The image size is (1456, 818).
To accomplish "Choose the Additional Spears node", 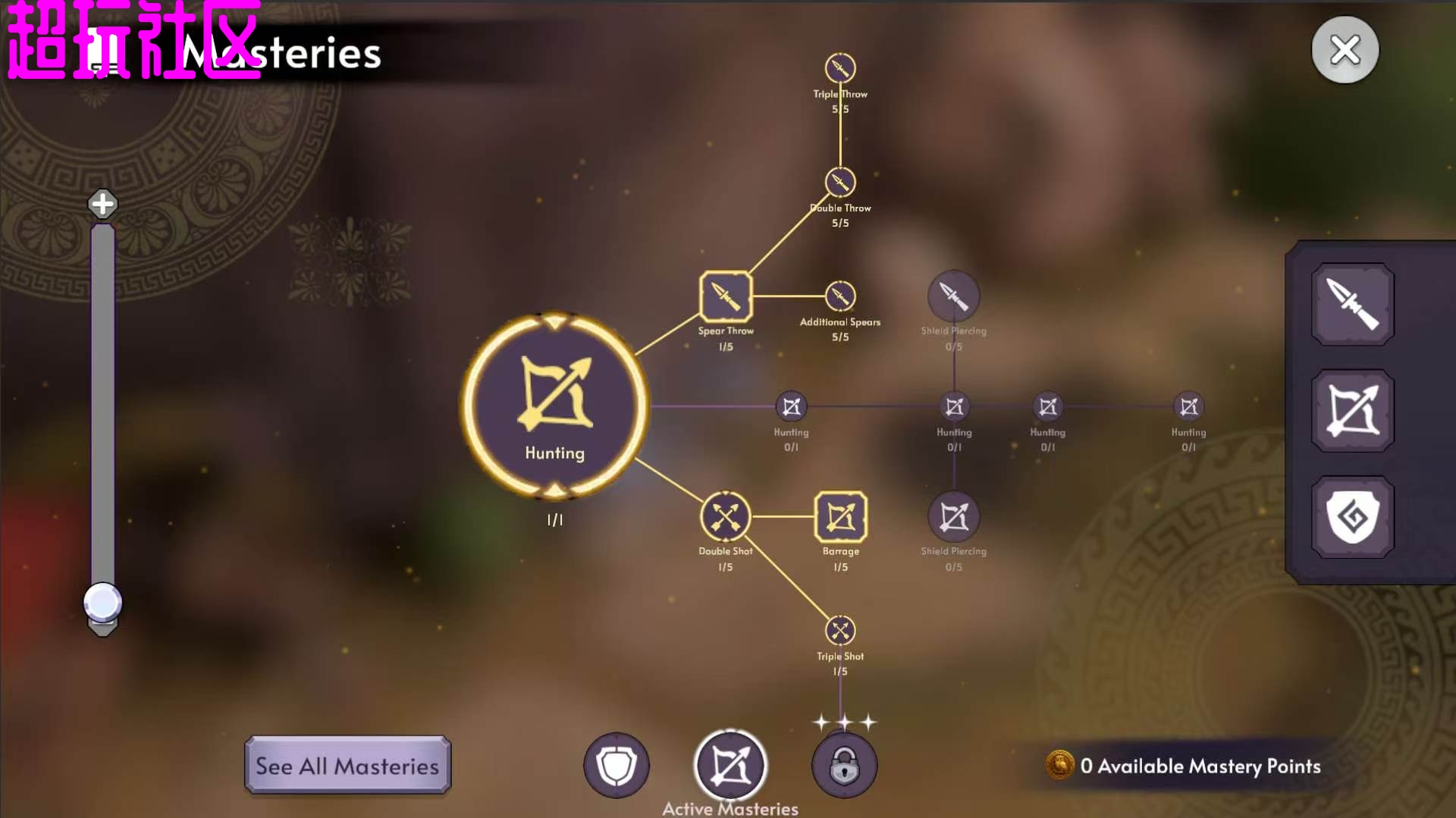I will tap(840, 296).
